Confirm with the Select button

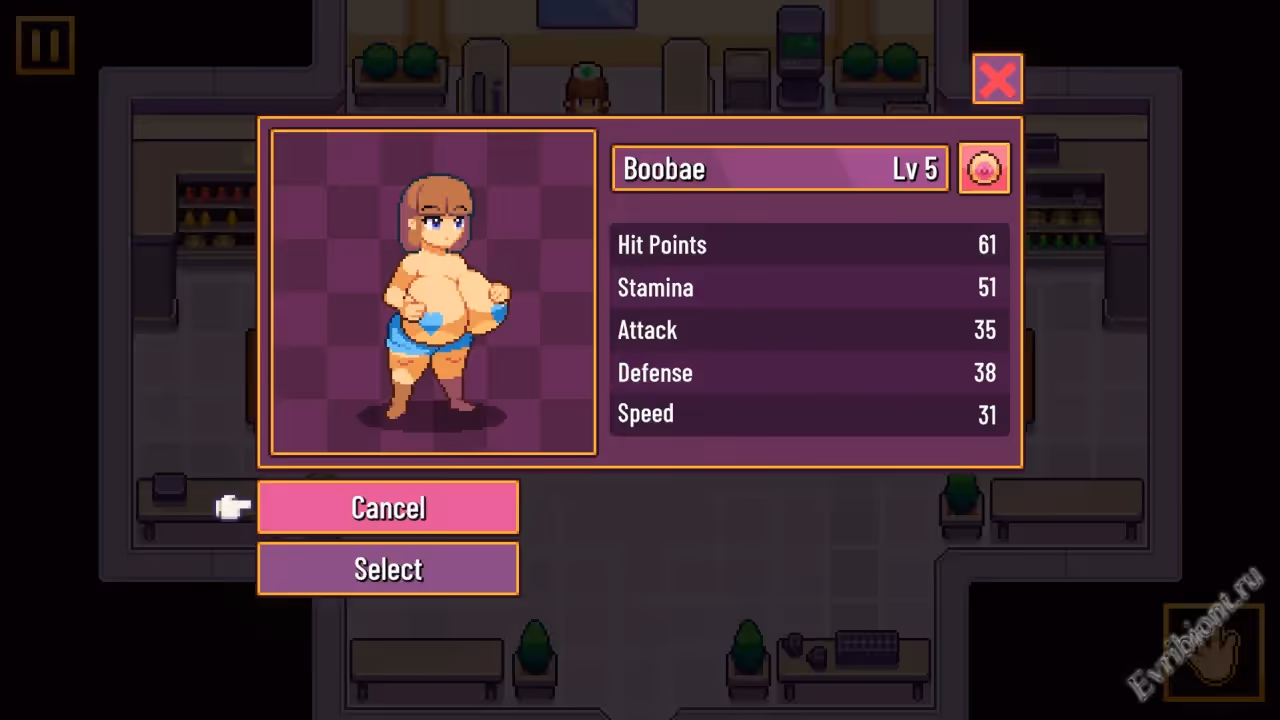point(388,569)
